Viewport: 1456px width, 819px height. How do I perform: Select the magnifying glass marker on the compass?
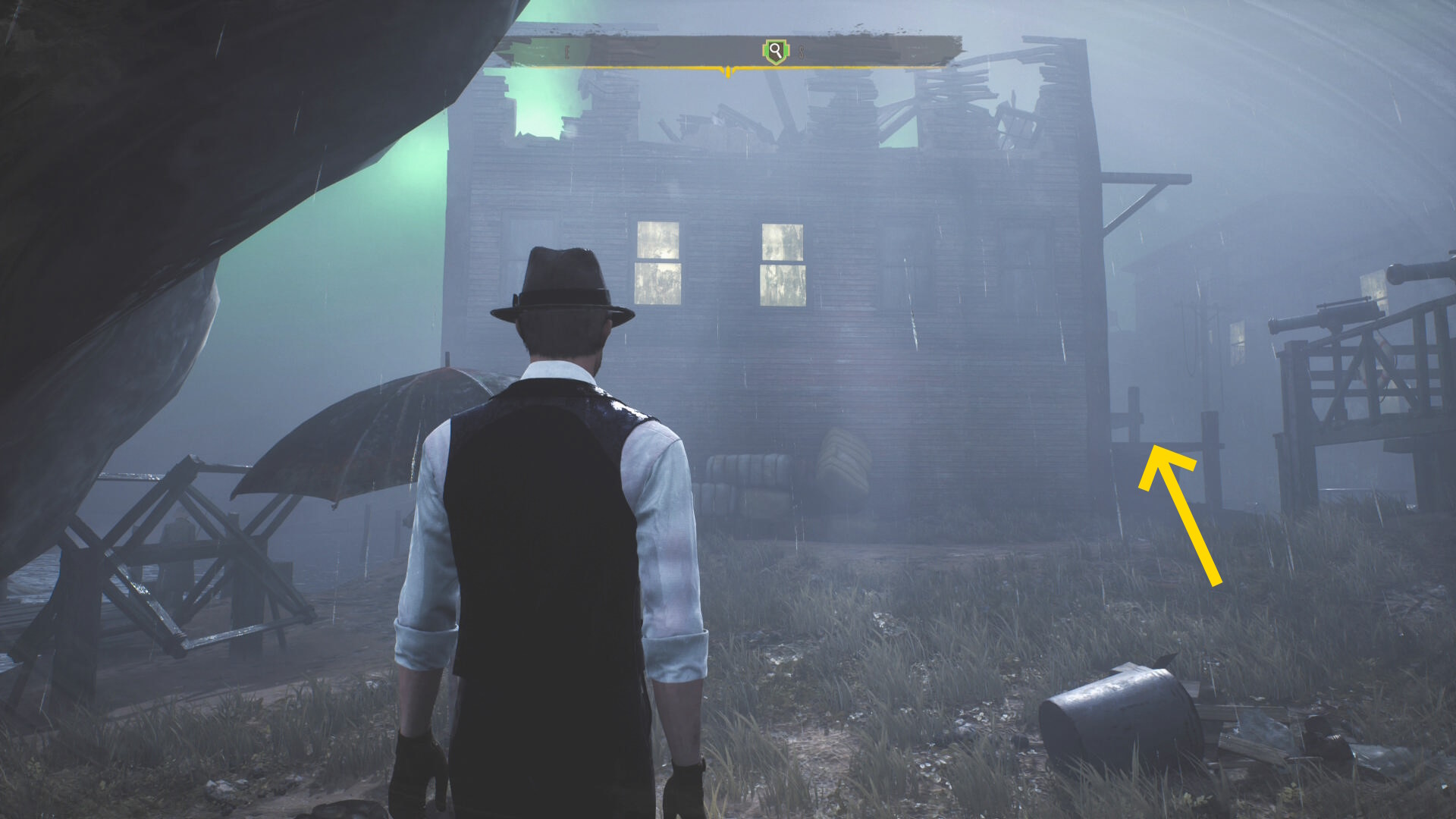click(x=775, y=52)
